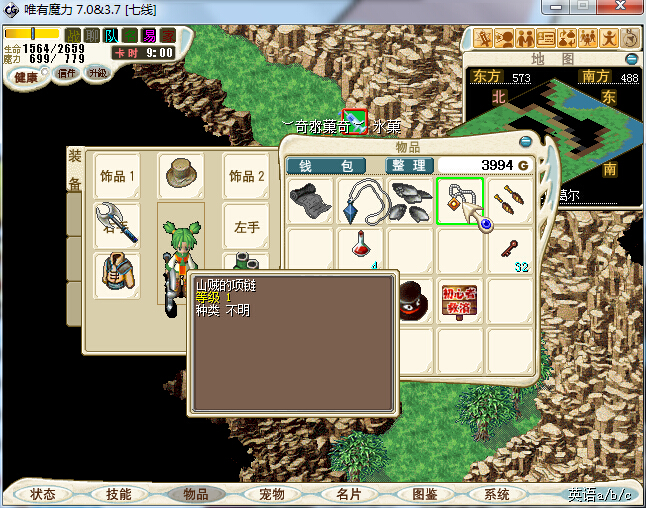646x508 pixels.
Task: Open the 宠物 pet menu
Action: click(271, 494)
